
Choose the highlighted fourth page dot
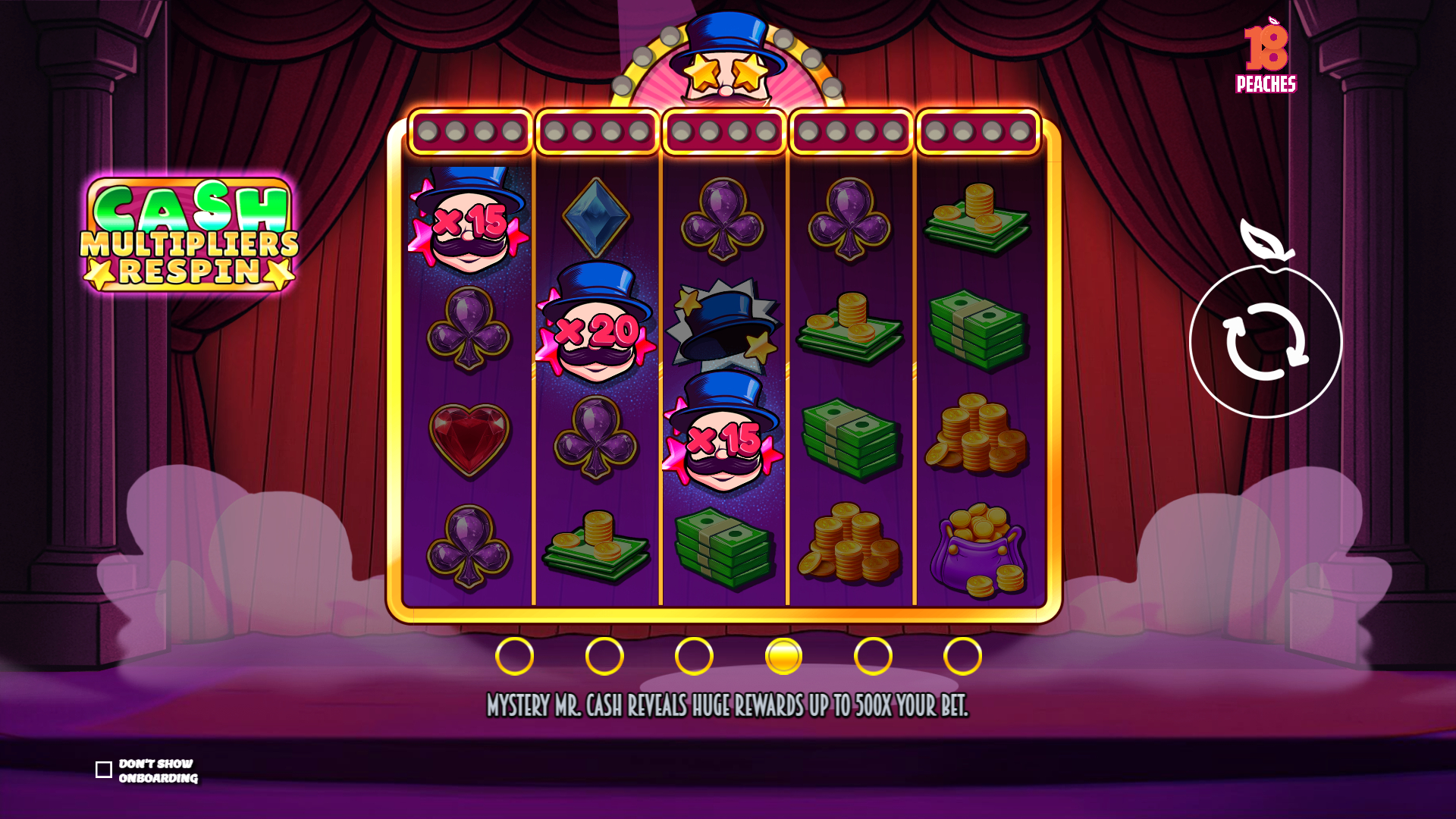[x=783, y=656]
